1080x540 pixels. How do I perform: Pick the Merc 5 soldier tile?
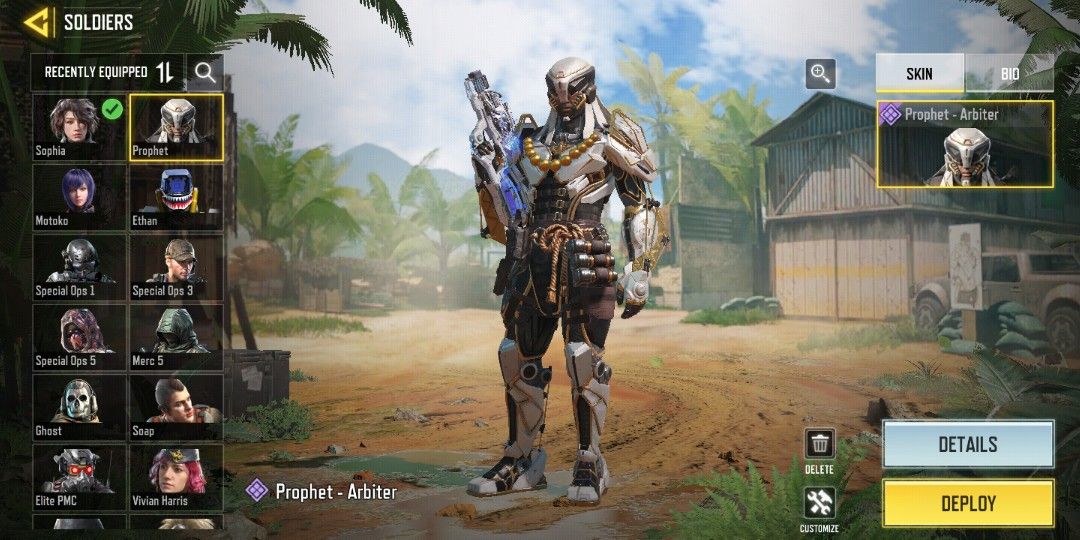click(176, 337)
